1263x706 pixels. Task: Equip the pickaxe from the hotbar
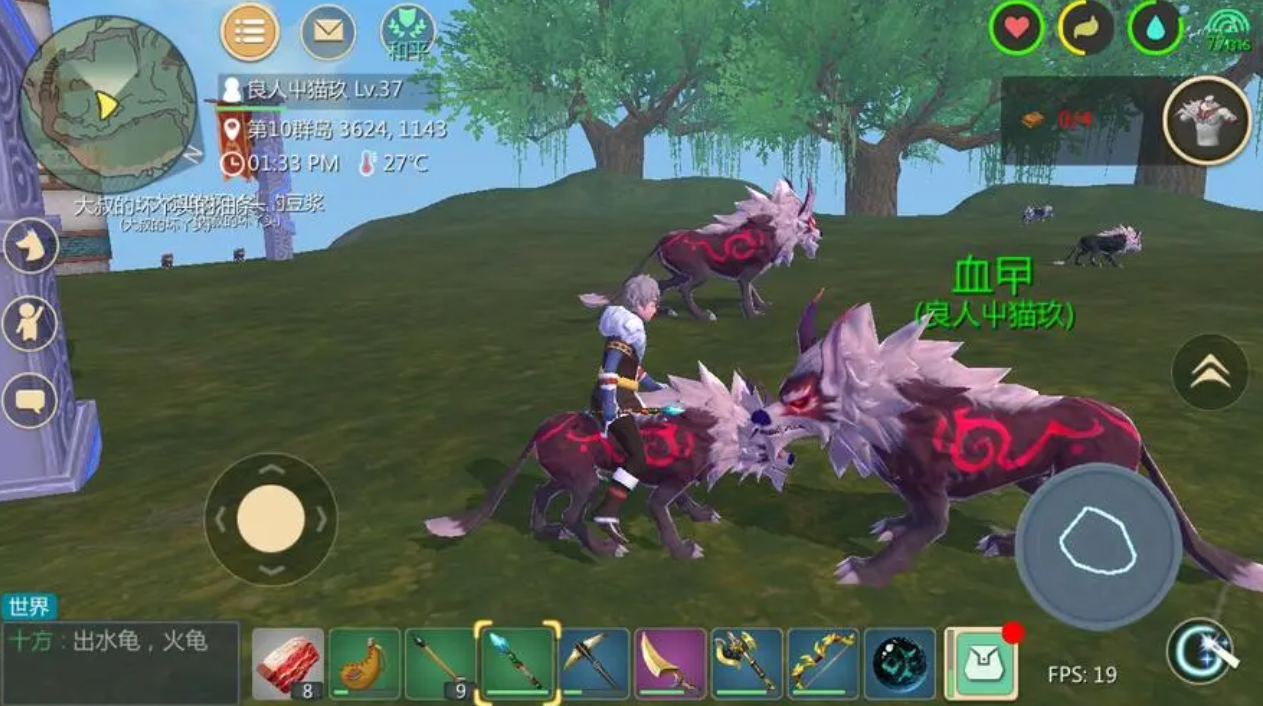[x=594, y=663]
